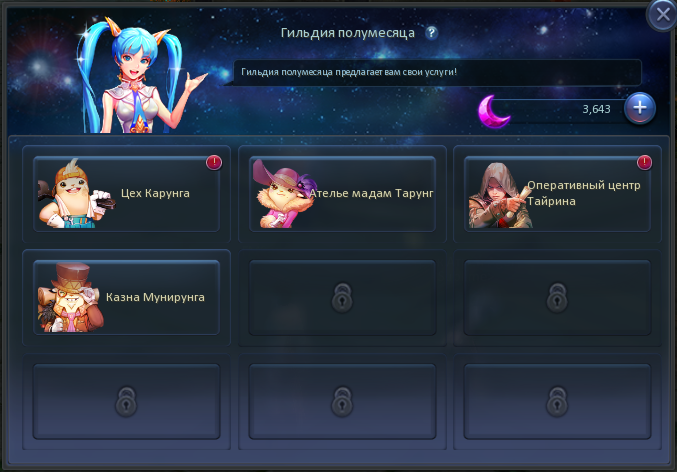Viewport: 677px width, 472px height.
Task: Enter Ателье мадам Тарунг
Action: click(x=343, y=194)
